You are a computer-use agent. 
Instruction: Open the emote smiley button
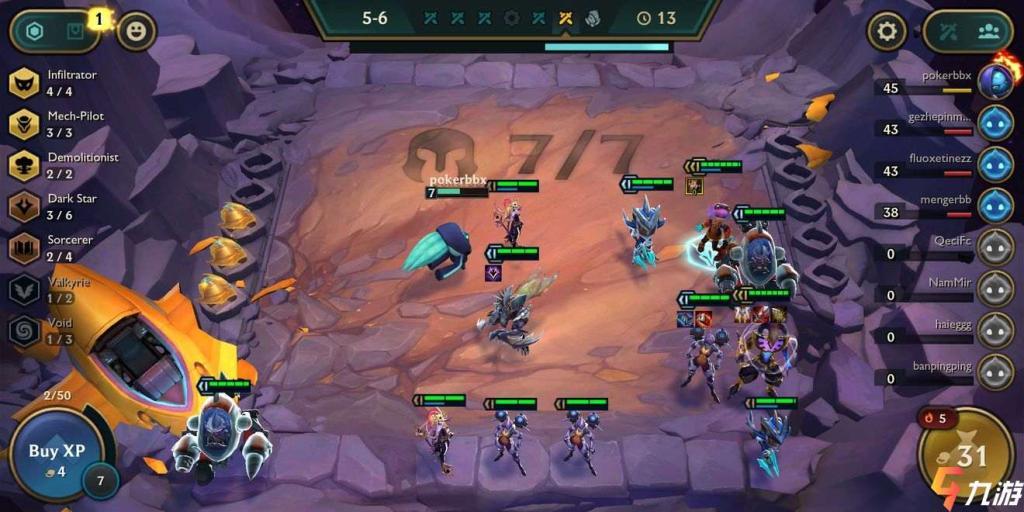[x=136, y=32]
